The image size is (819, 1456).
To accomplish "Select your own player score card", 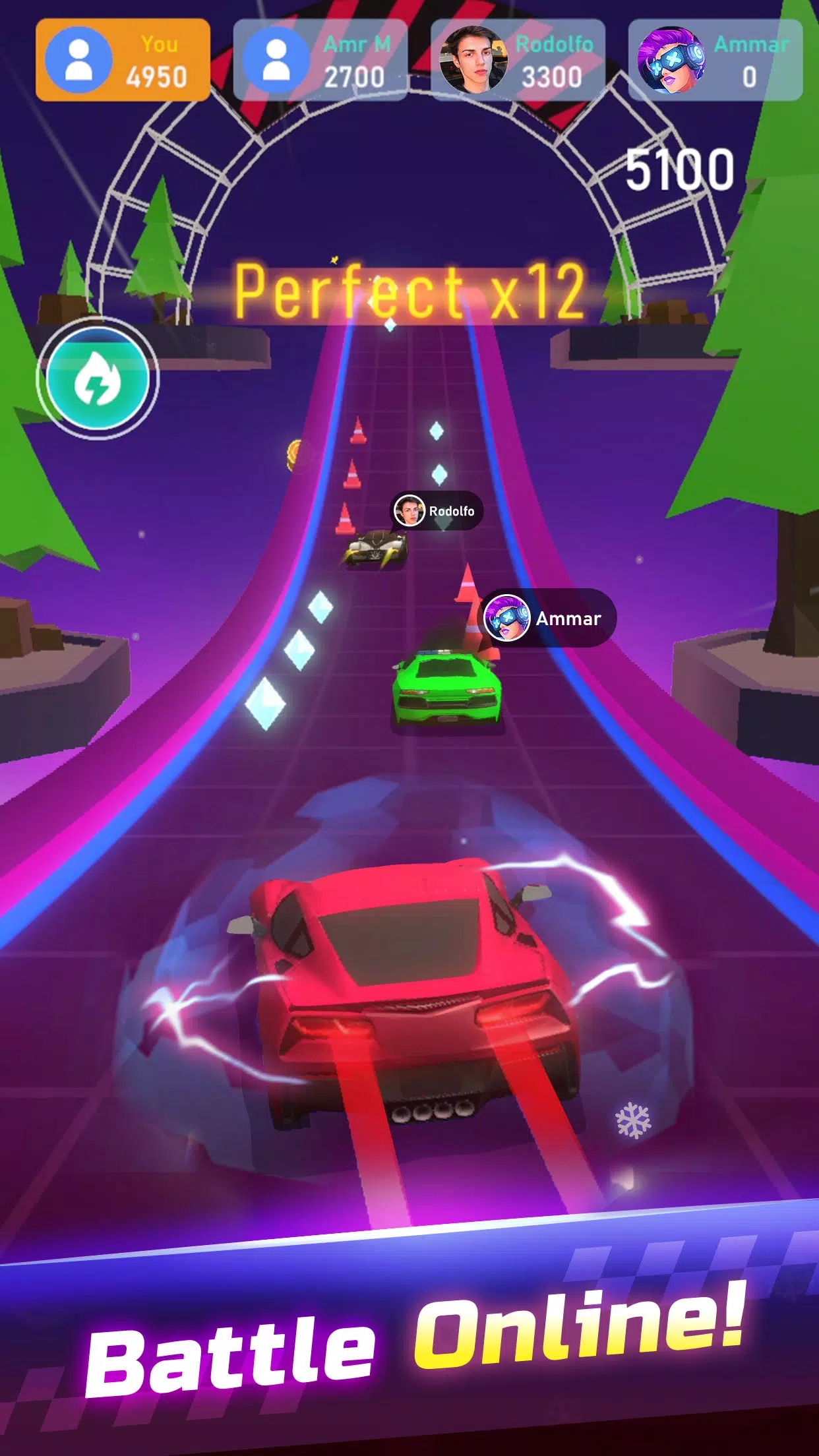I will pyautogui.click(x=123, y=61).
